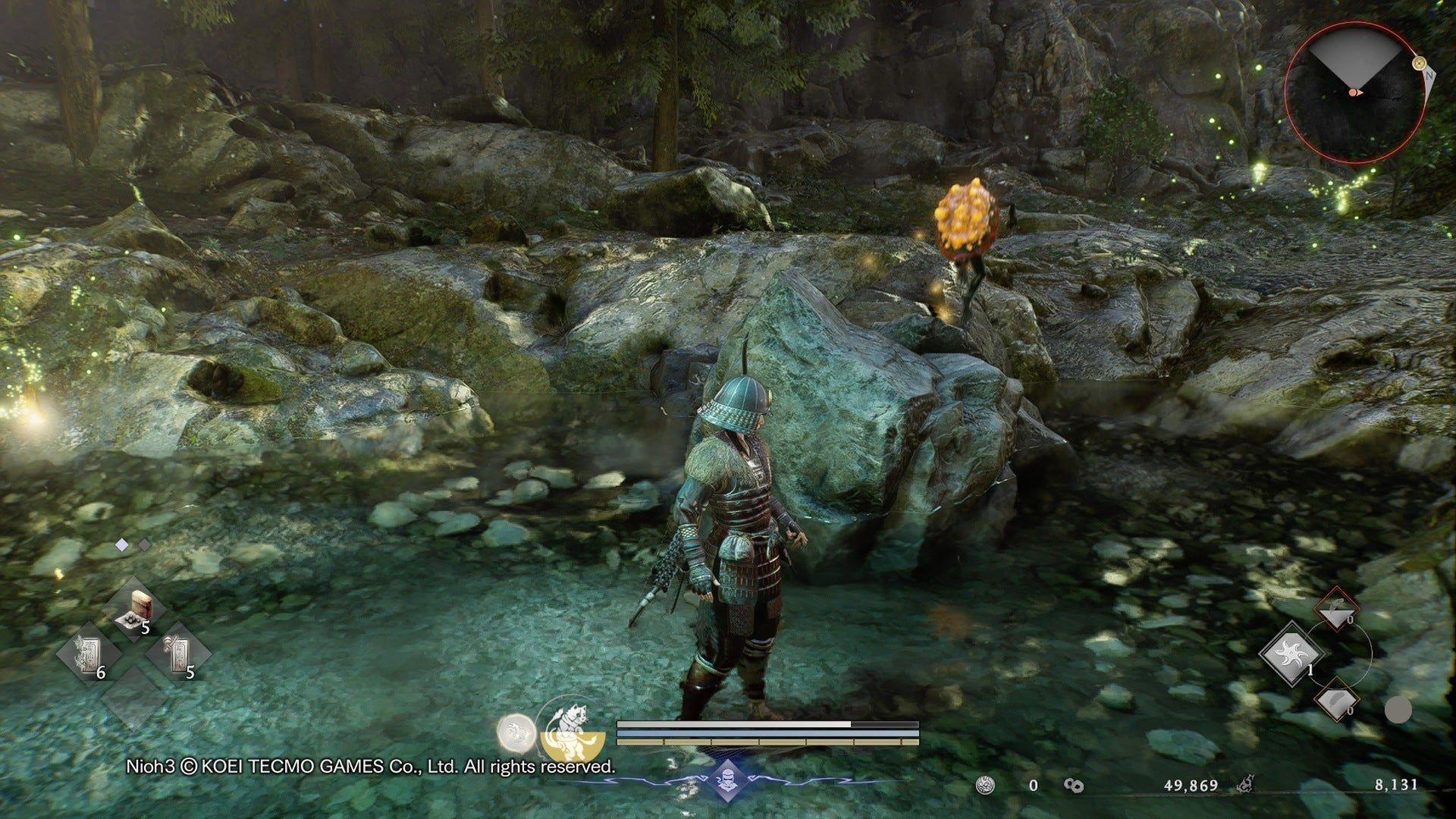1456x819 pixels.
Task: Click the yokai currency emblem beside 8,131
Action: [1246, 785]
